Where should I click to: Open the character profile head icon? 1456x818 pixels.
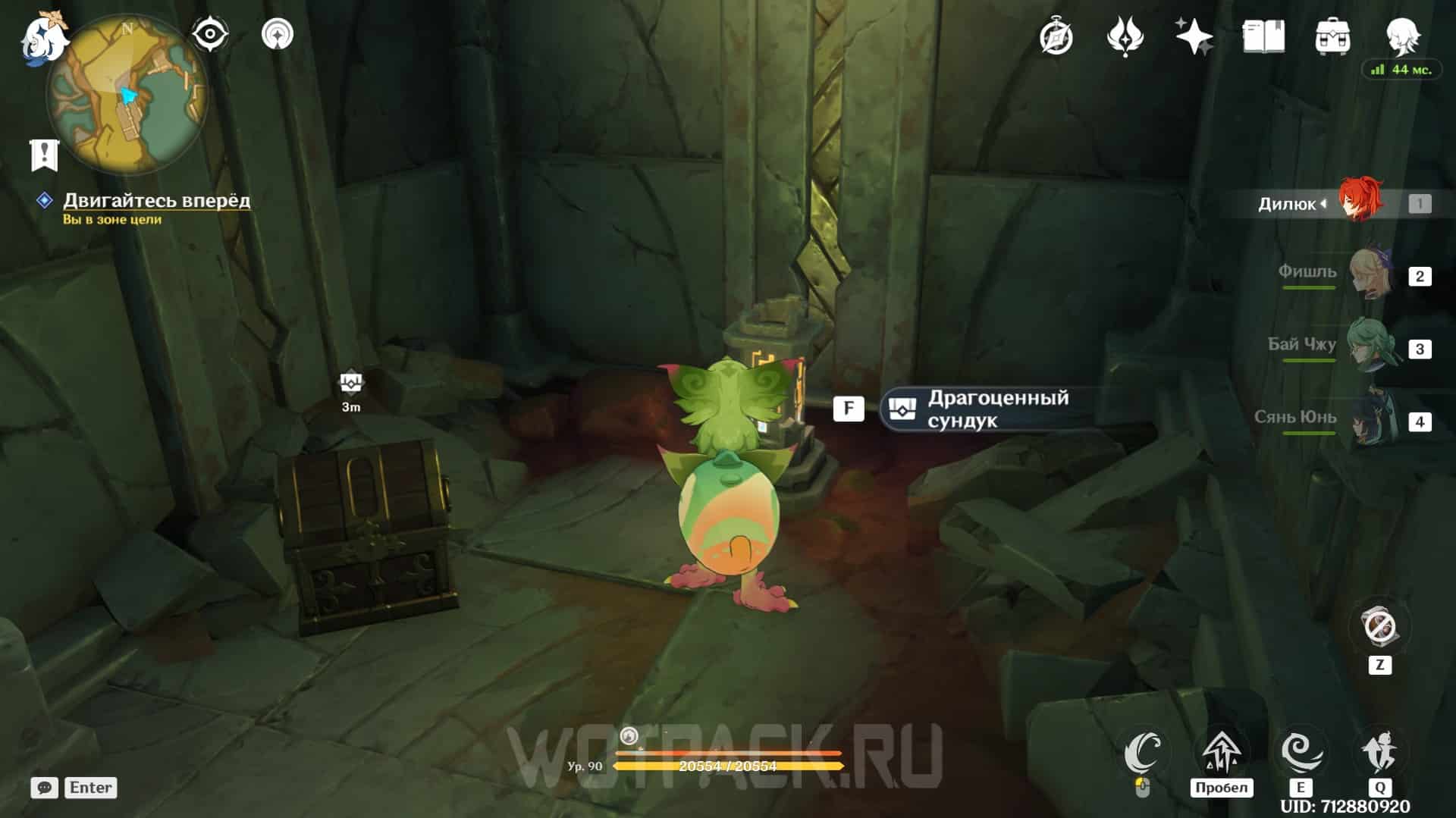click(x=1401, y=35)
